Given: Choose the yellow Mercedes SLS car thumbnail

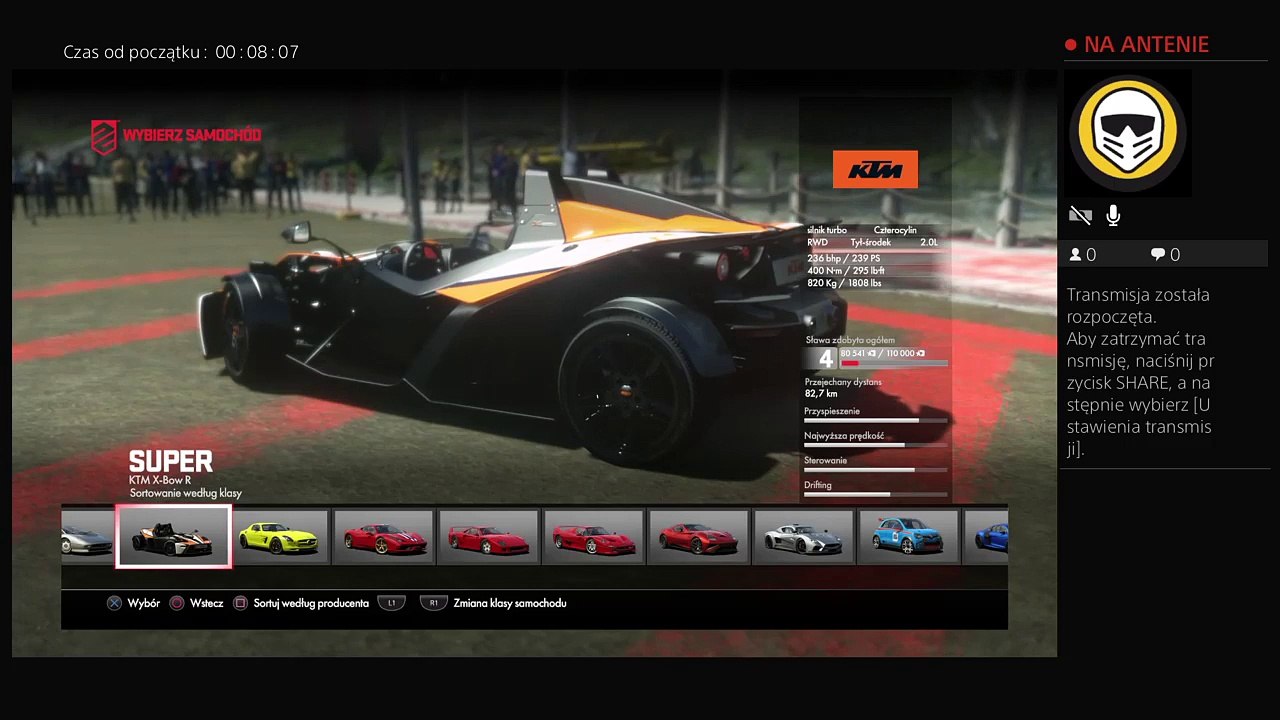Looking at the screenshot, I should [279, 537].
